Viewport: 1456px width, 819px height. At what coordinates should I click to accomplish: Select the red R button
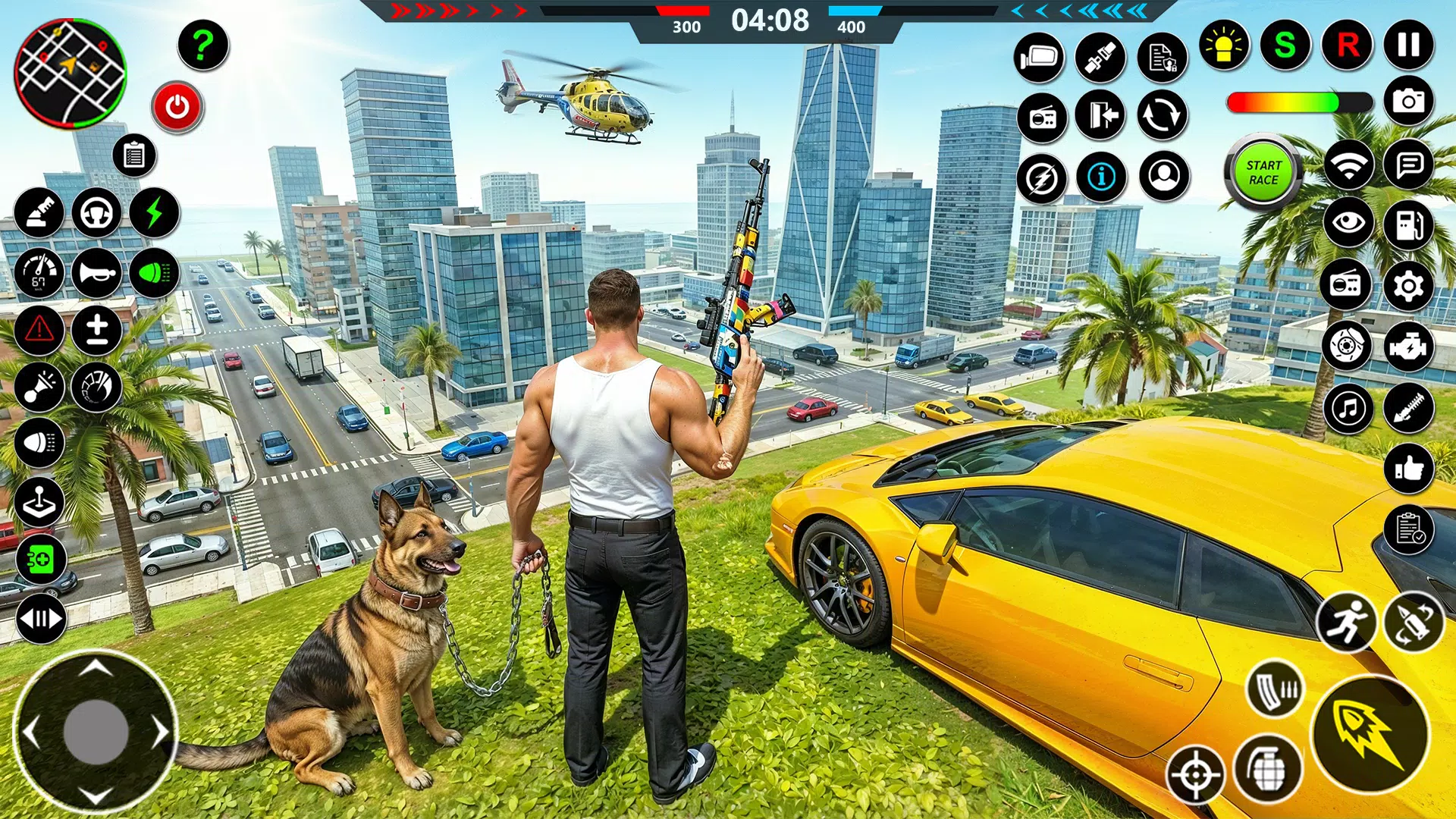1347,45
